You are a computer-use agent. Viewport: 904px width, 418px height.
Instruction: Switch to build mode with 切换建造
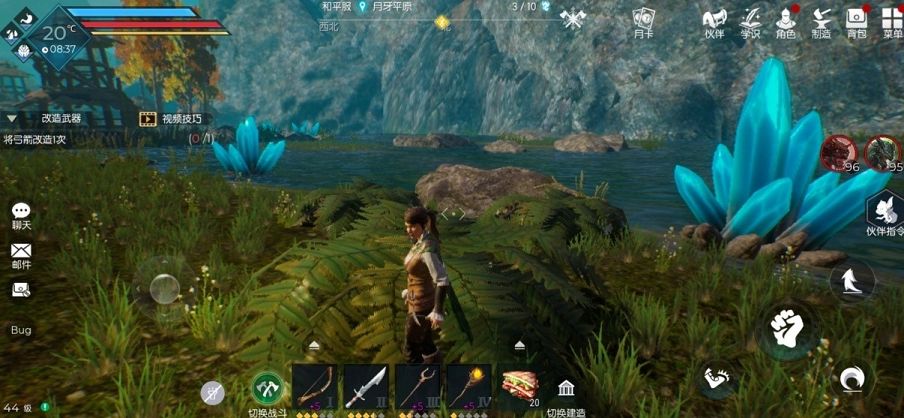pyautogui.click(x=566, y=390)
